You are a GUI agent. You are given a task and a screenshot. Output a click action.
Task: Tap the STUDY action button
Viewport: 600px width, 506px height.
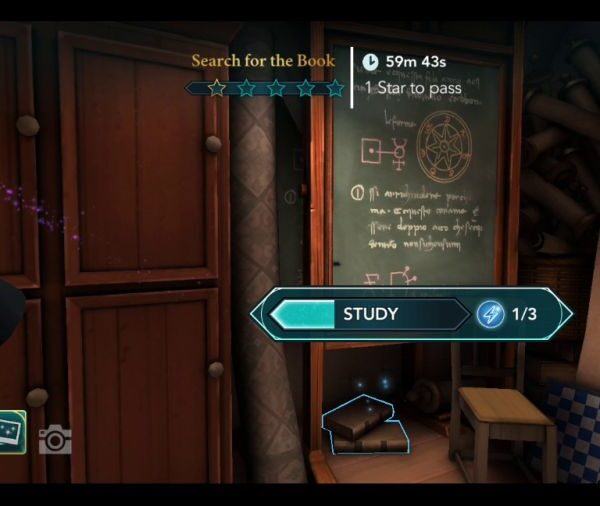click(371, 314)
